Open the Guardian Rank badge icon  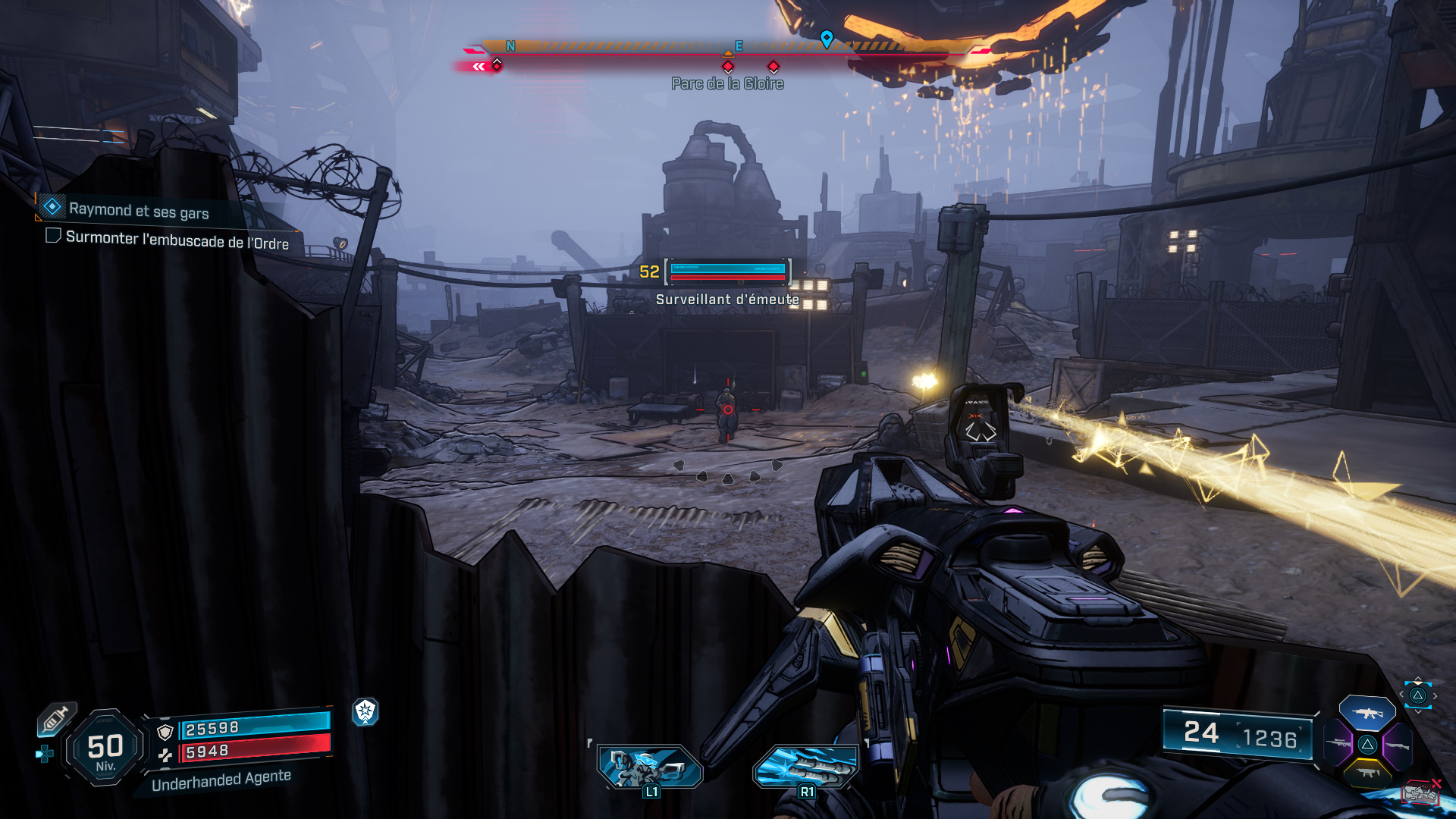point(366,713)
